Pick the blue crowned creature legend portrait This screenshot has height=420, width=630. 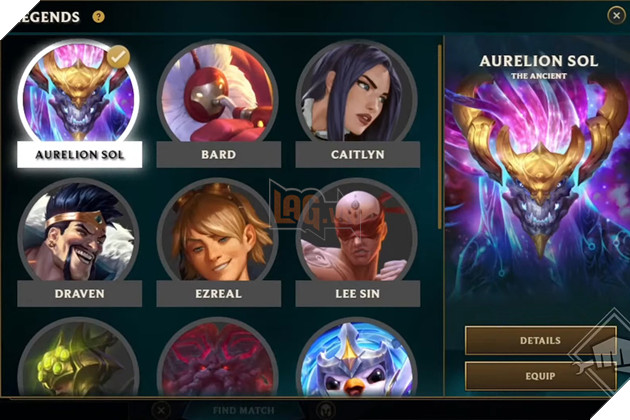(356, 360)
